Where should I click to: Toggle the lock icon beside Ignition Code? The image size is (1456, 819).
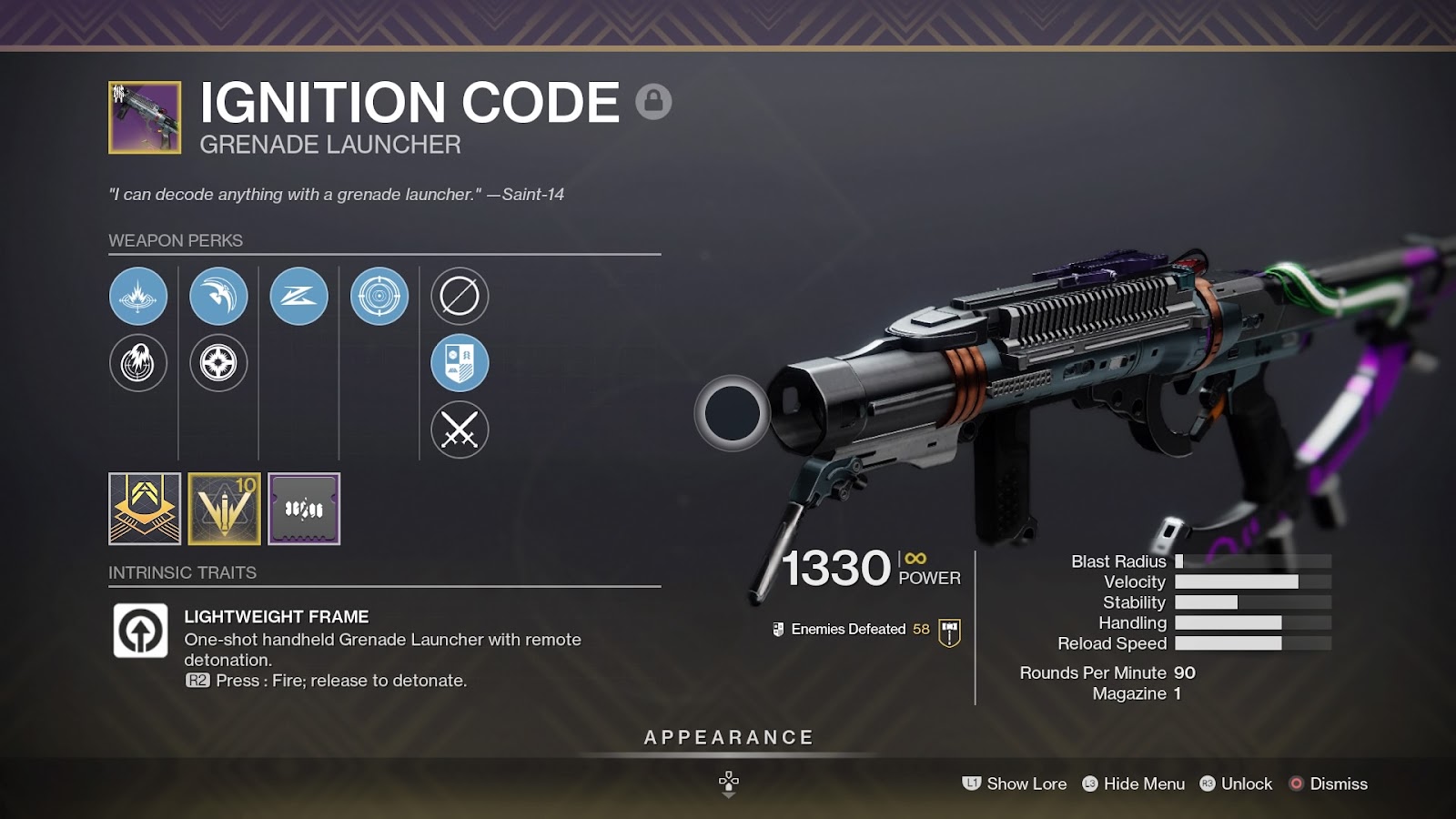coord(653,101)
